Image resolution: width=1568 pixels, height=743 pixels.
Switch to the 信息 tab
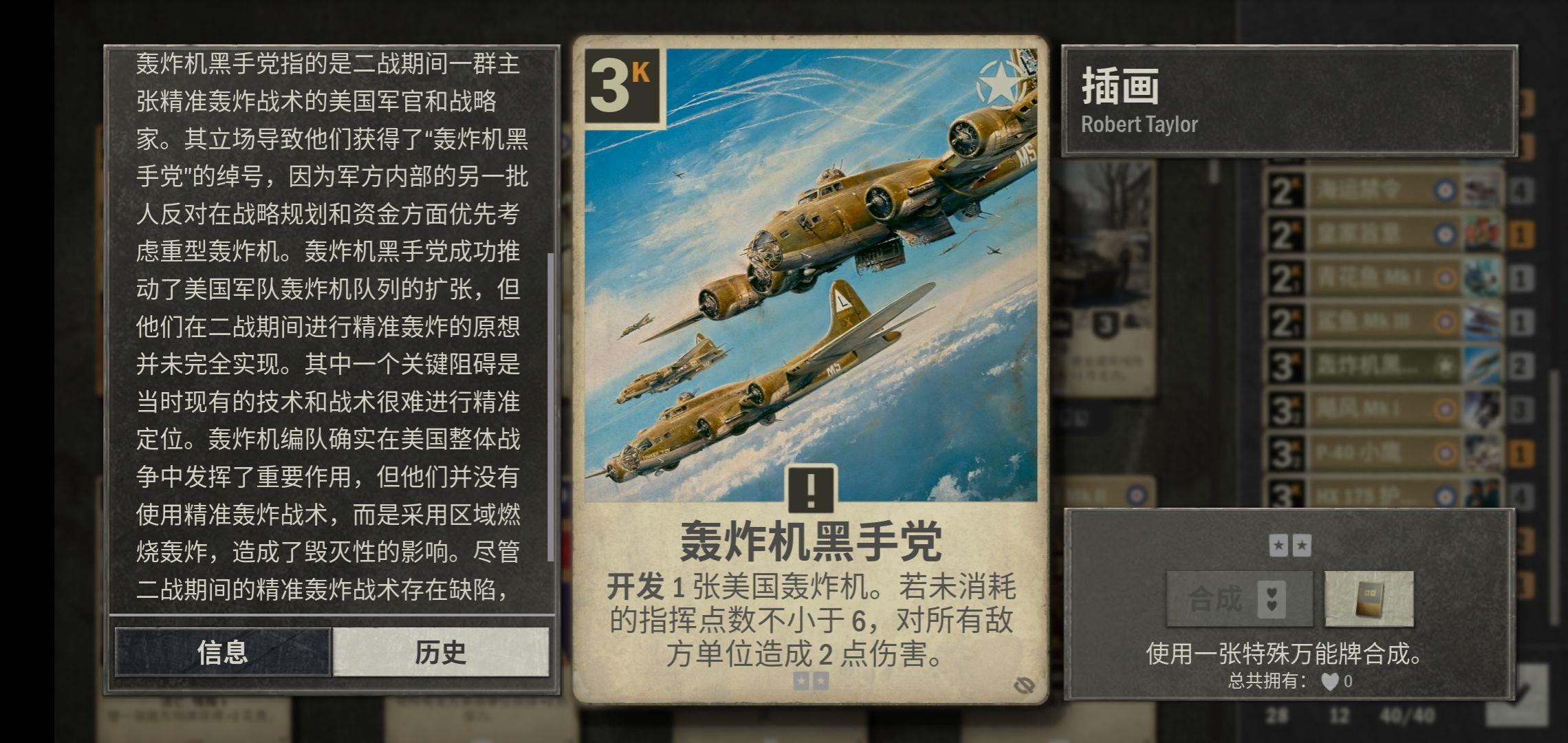coord(223,652)
